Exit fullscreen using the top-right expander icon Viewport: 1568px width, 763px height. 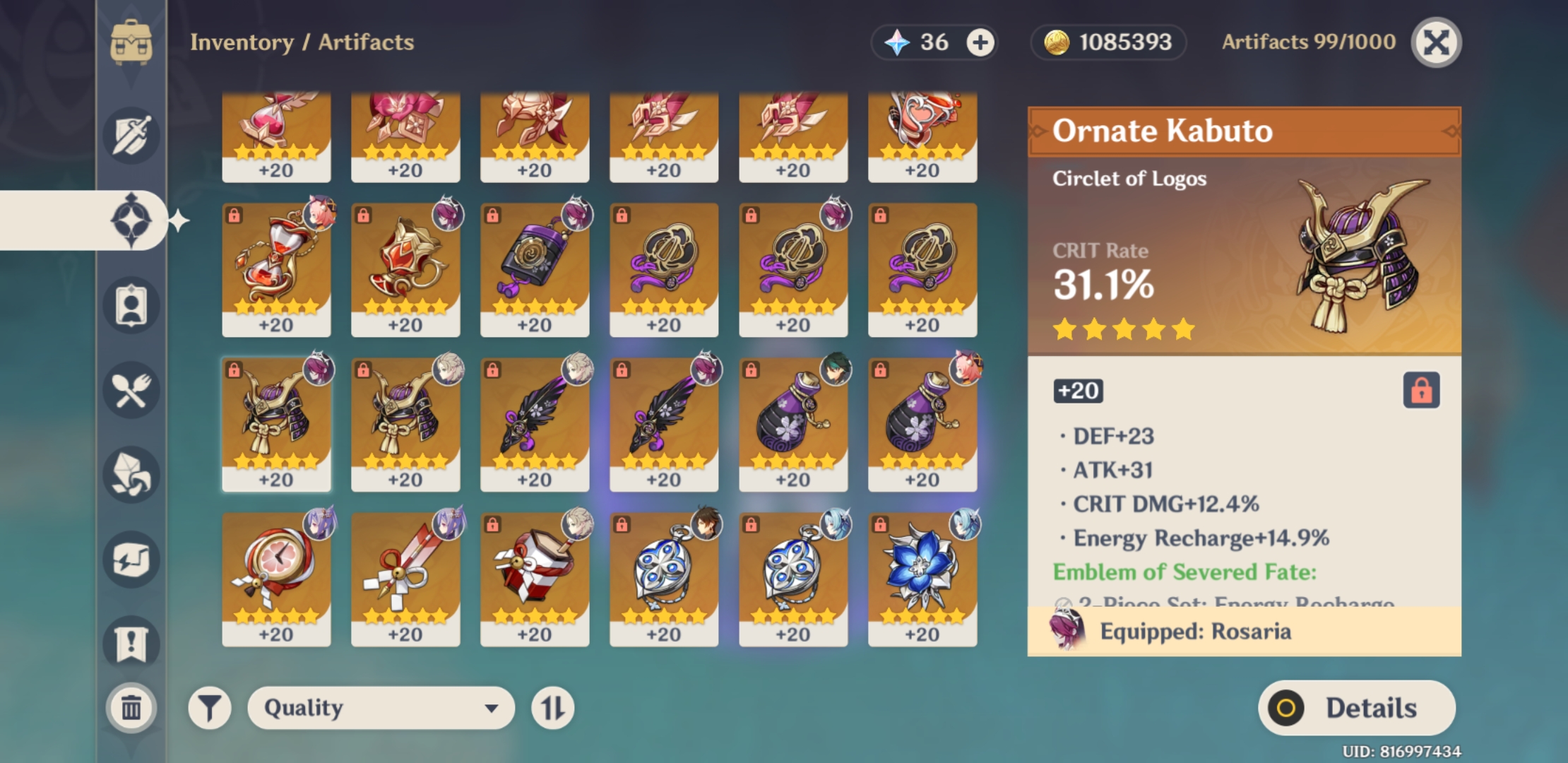tap(1436, 42)
